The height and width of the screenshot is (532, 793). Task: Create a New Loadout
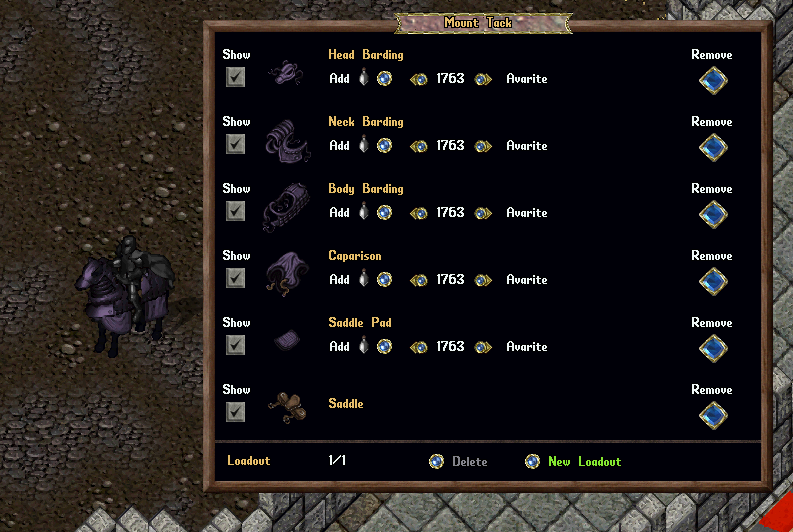coord(534,462)
